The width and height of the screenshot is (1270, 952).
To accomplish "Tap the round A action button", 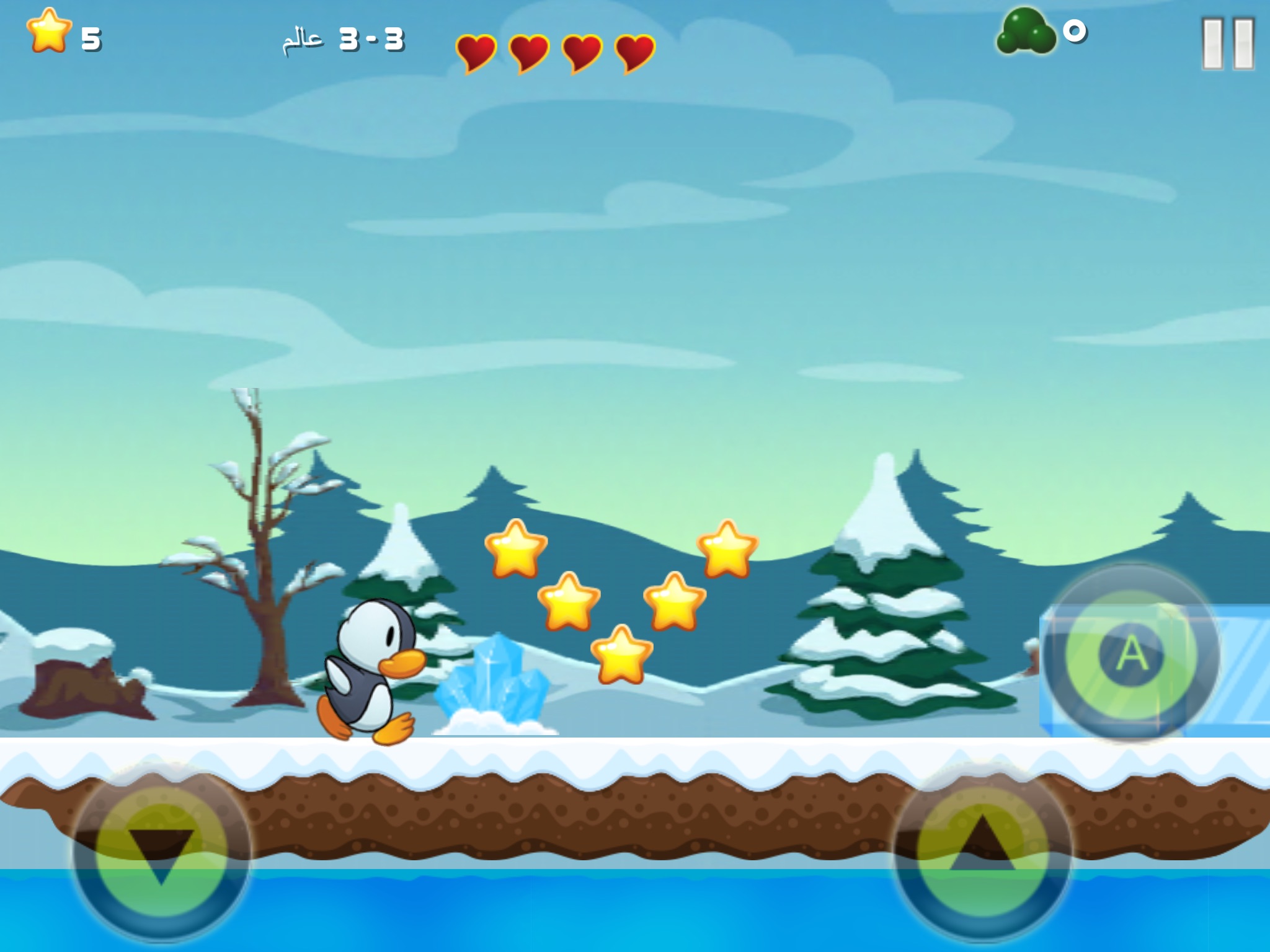I will (x=1132, y=653).
